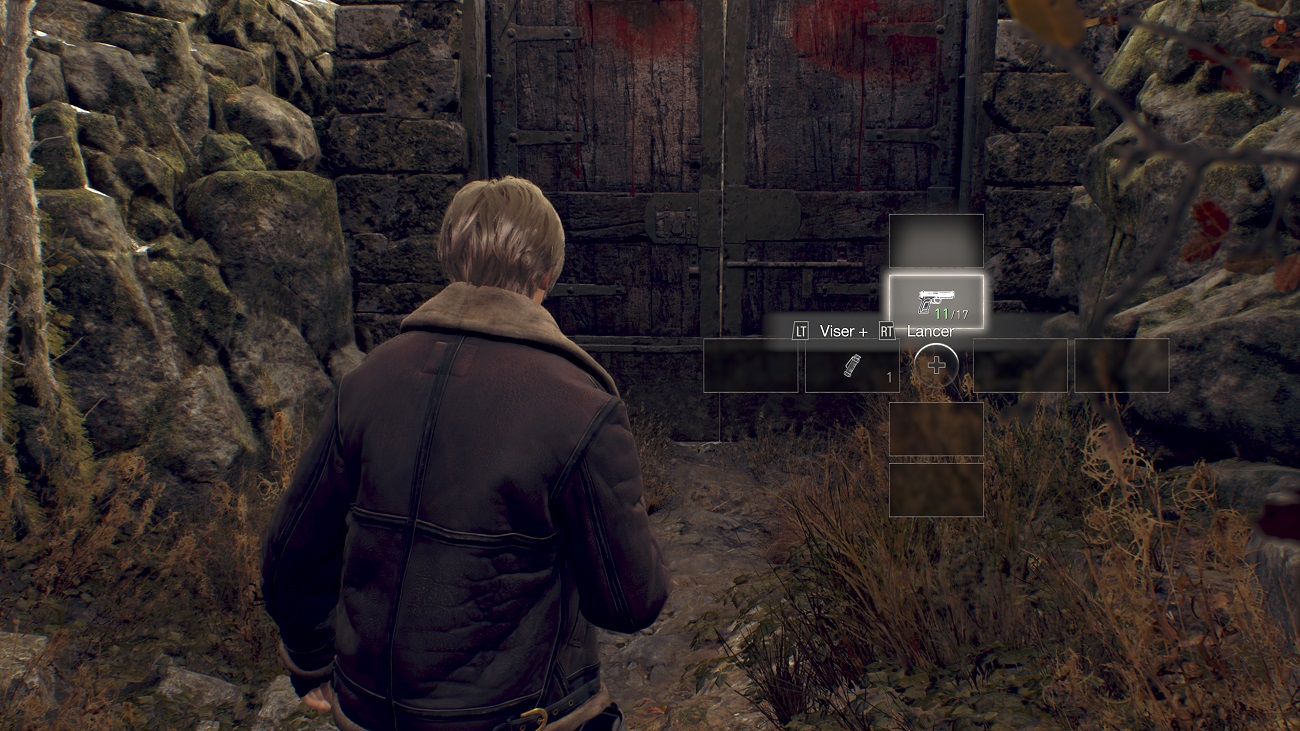Viewport: 1300px width, 731px height.
Task: Choose the grenade slot with quantity 1
Action: [x=852, y=365]
